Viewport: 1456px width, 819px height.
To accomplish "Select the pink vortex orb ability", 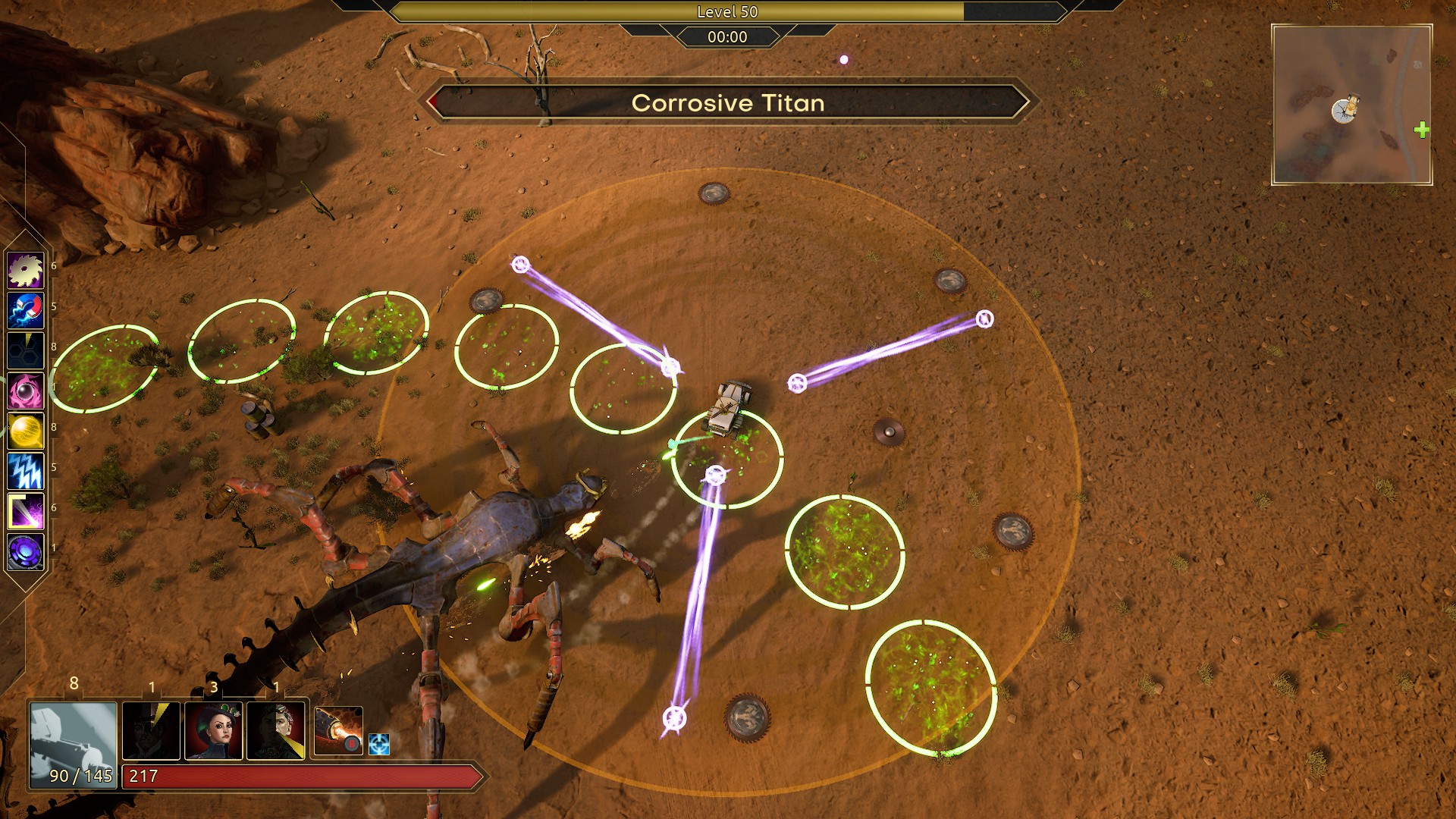I will 25,391.
